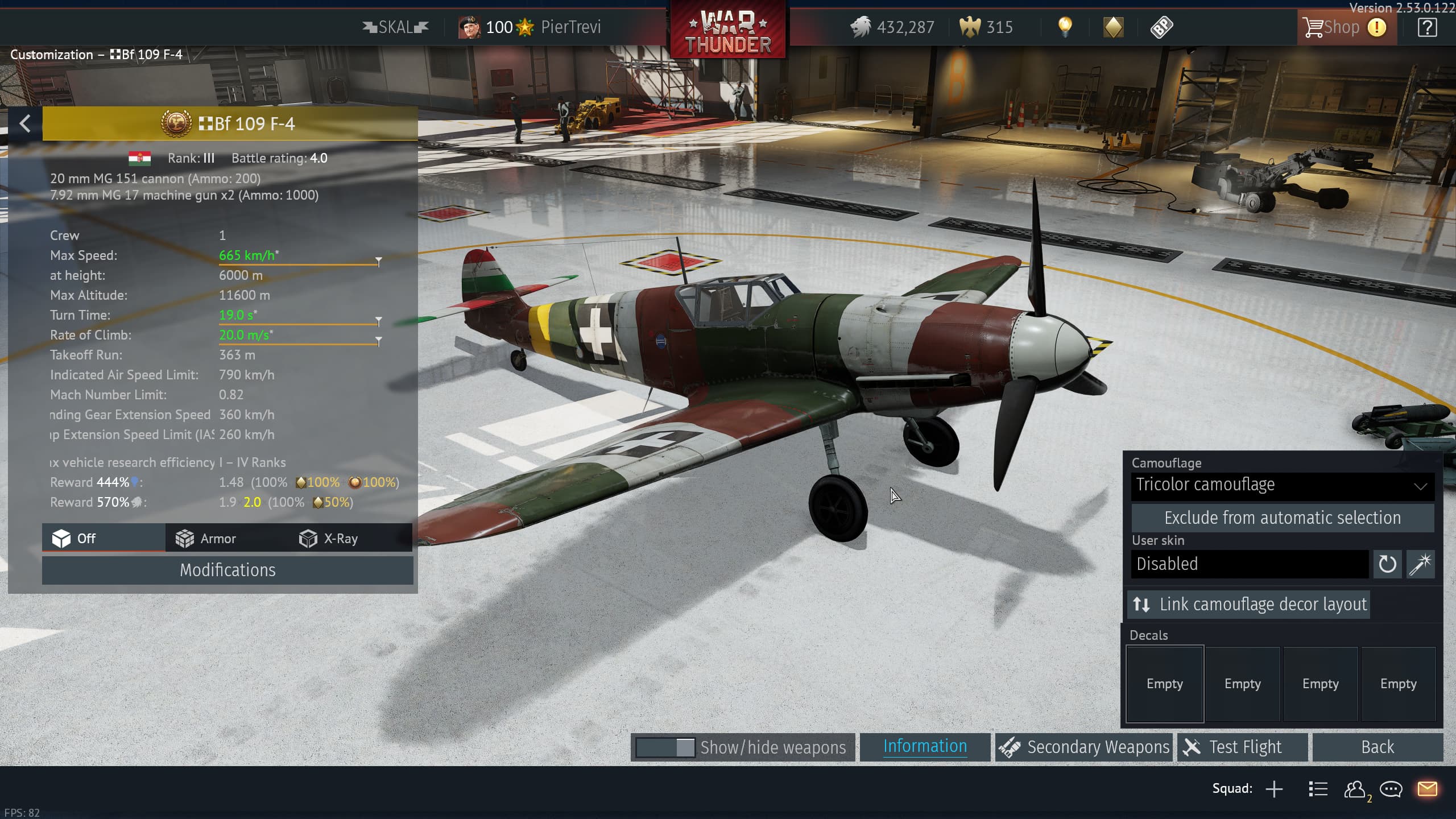This screenshot has width=1456, height=819.
Task: Toggle Show/hide weapons switch
Action: 665,747
